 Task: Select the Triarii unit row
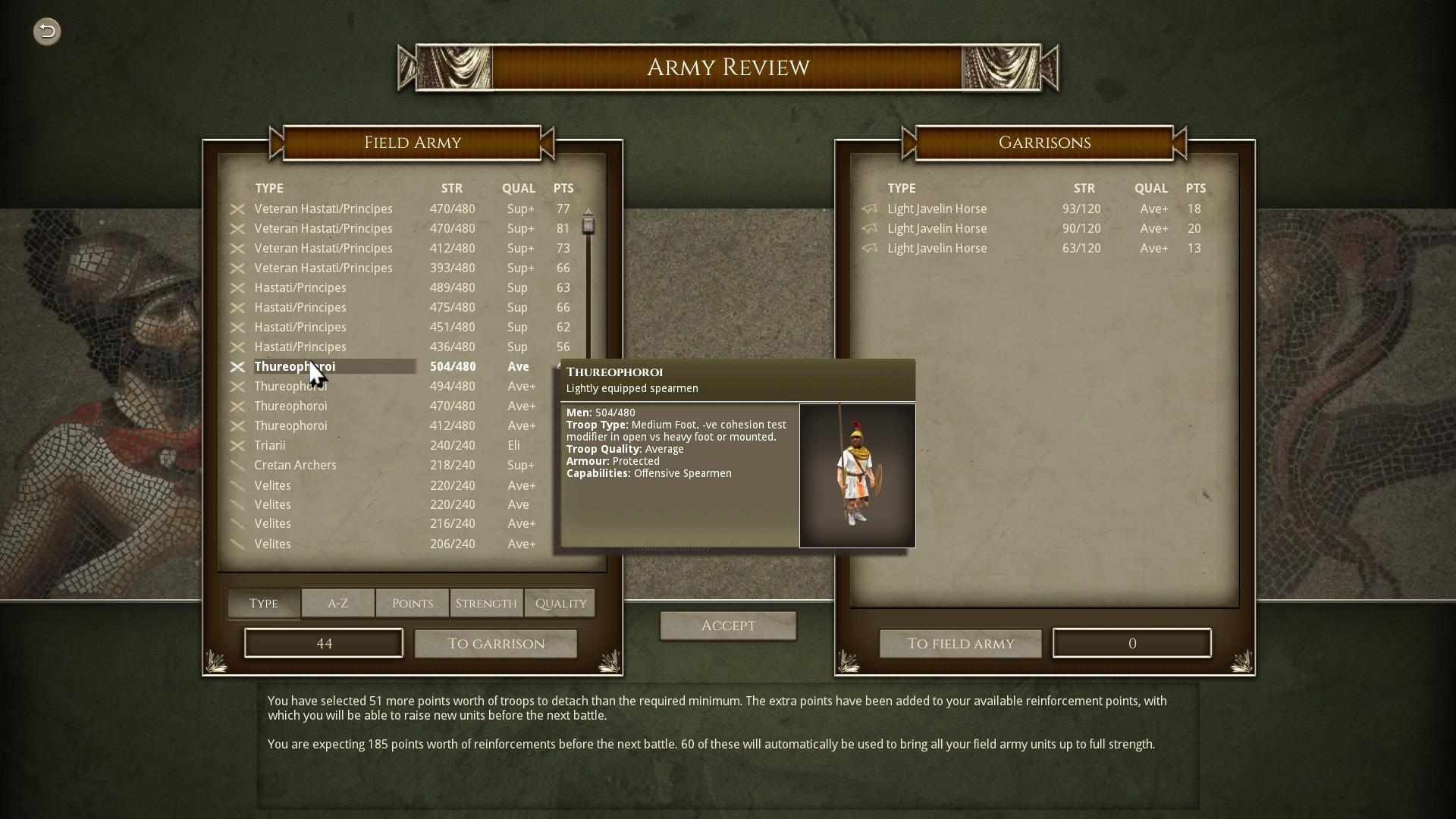coord(270,446)
